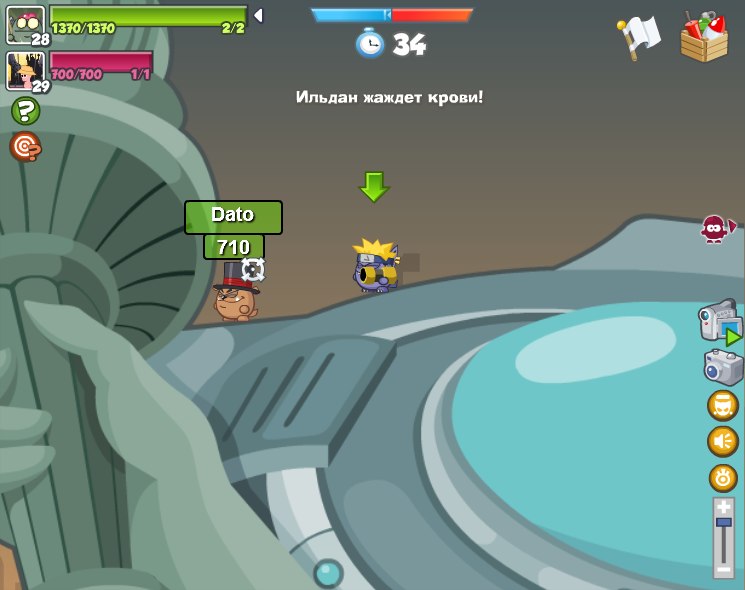This screenshot has height=590, width=745.
Task: Collapse the team health panel arrow
Action: point(258,15)
